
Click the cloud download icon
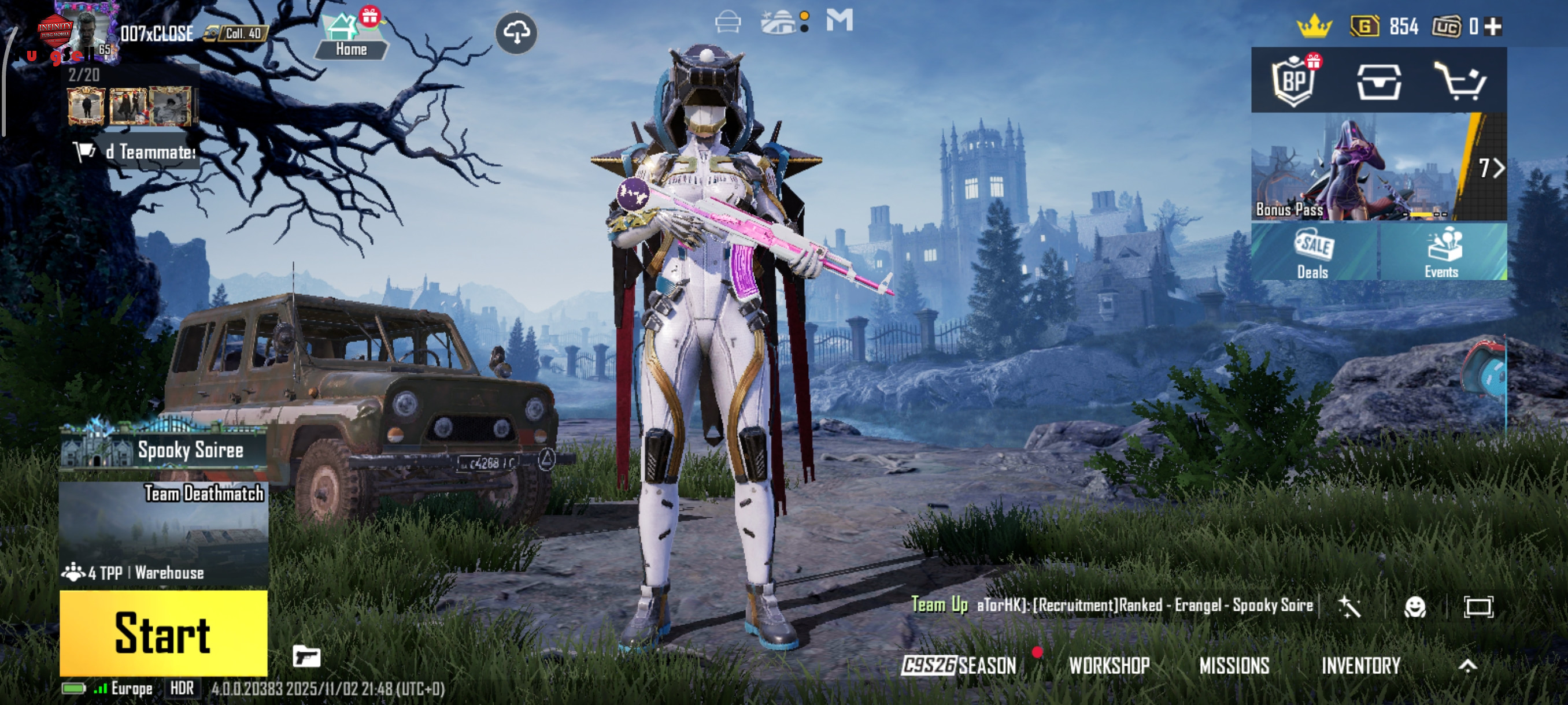coord(516,33)
